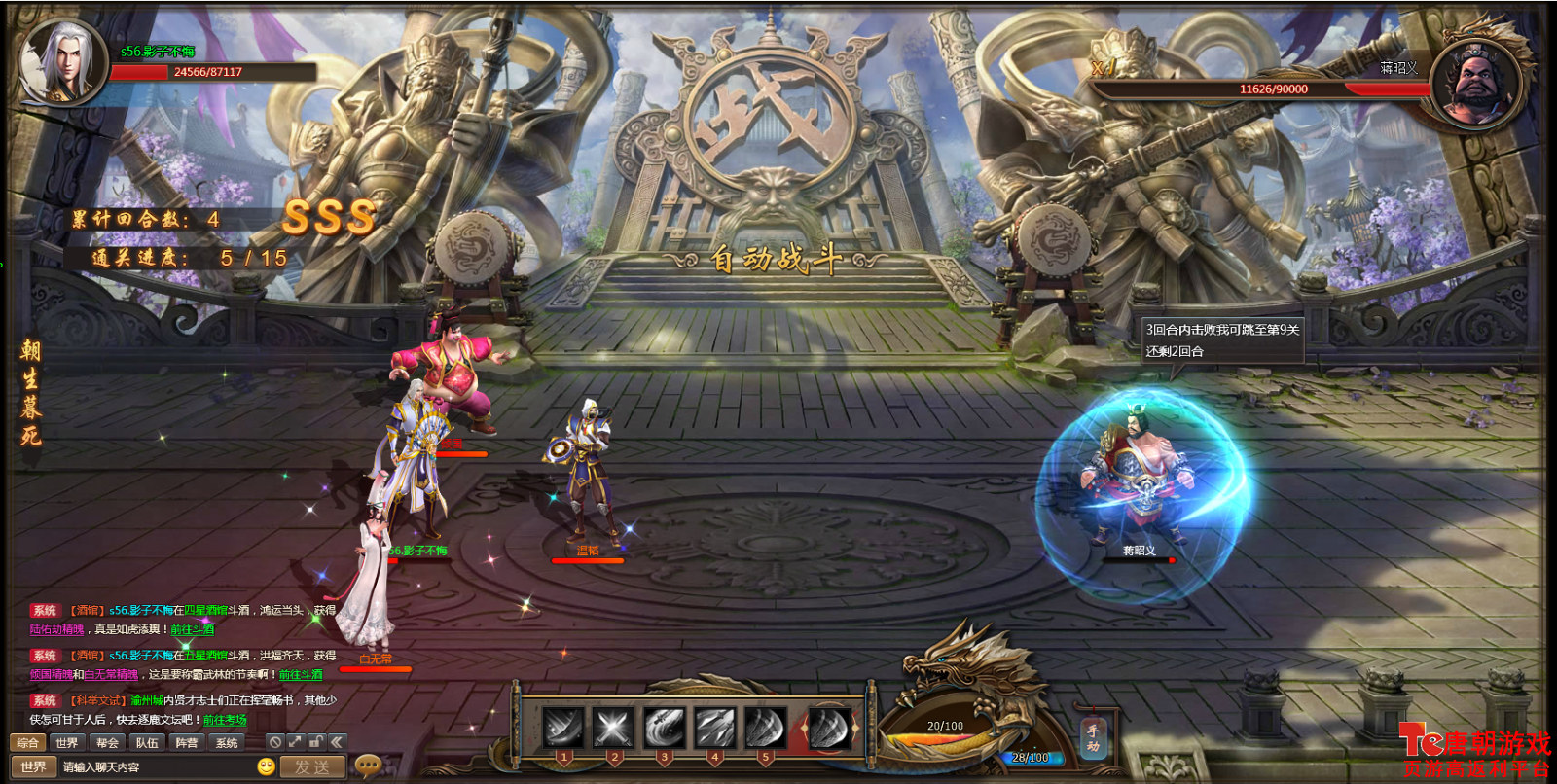Open the smiley emoji picker

click(x=266, y=767)
